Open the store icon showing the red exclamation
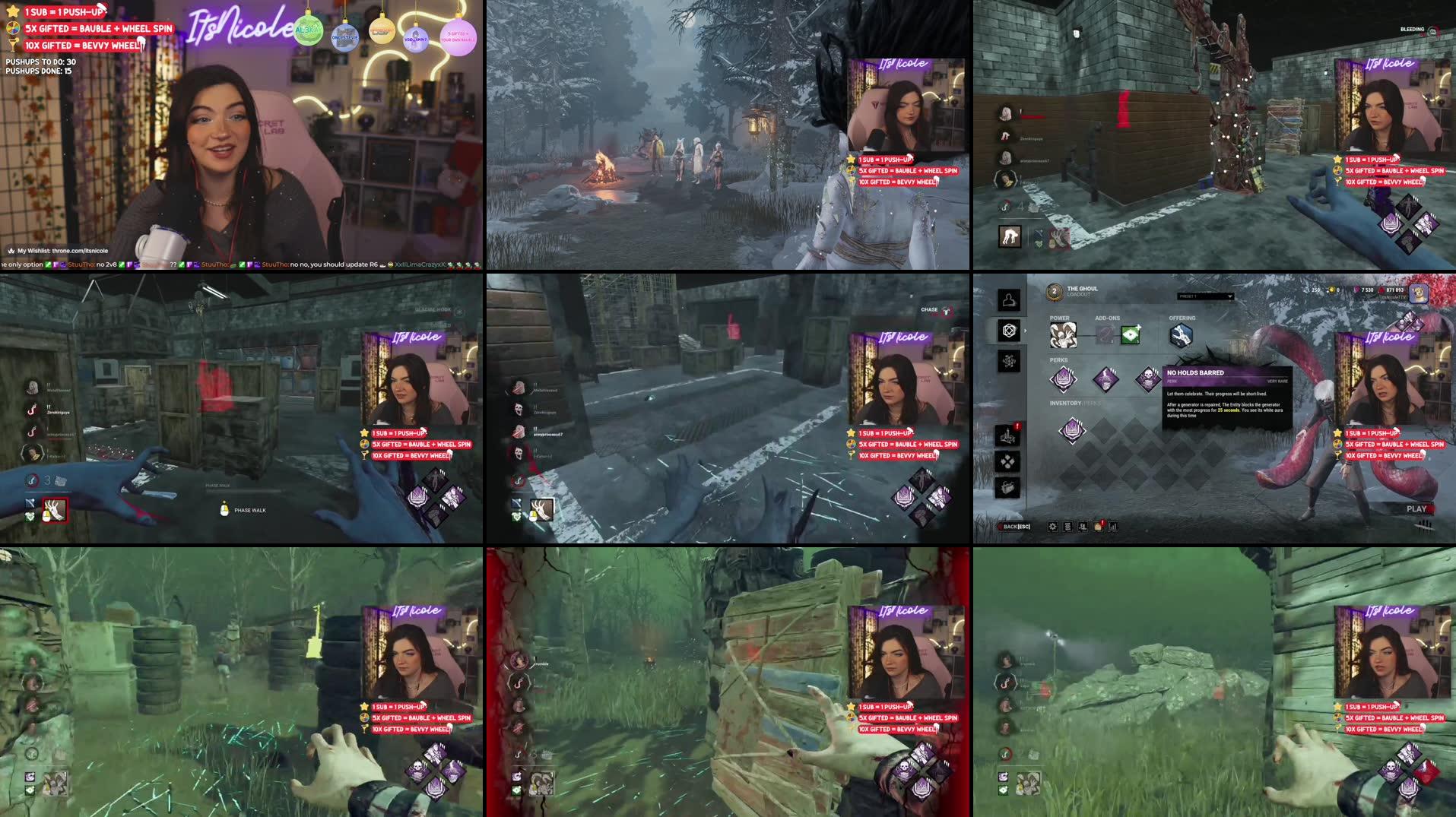 1007,435
